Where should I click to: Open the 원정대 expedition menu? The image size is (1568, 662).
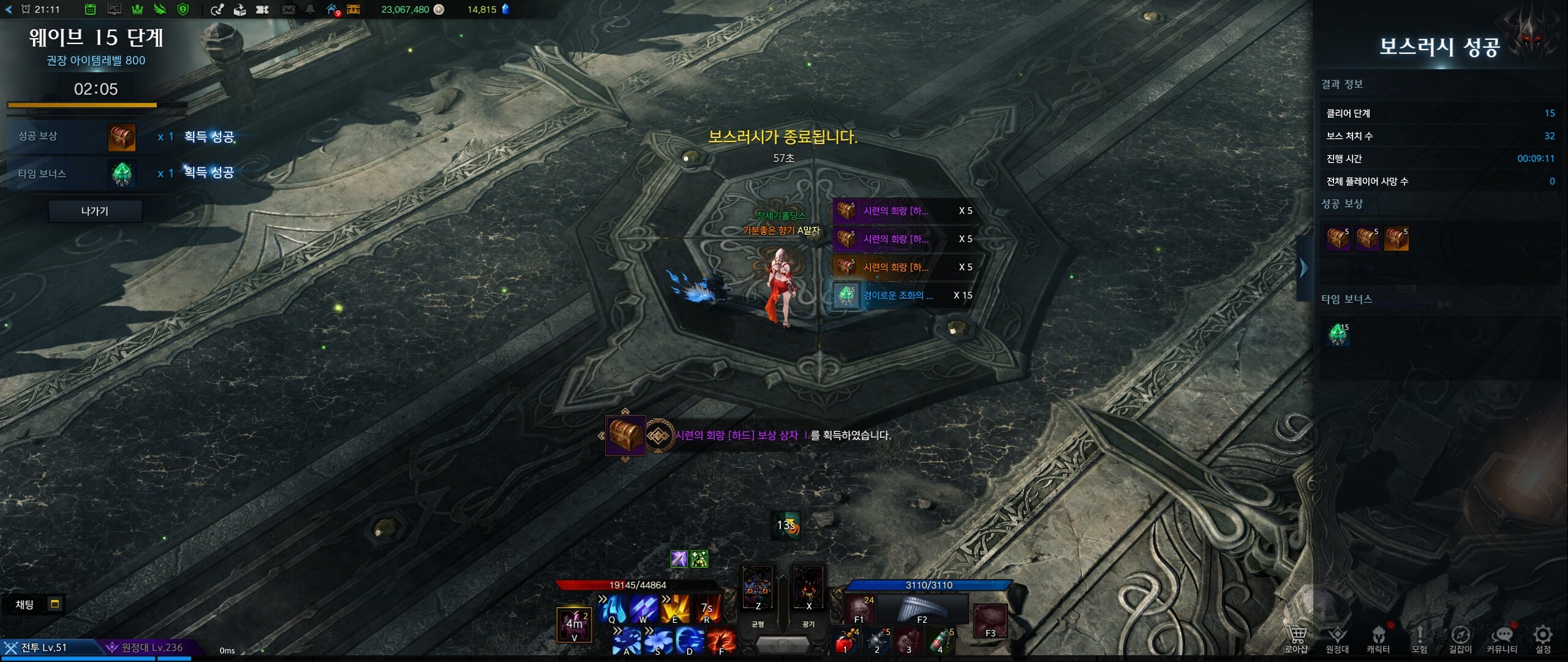[1337, 639]
